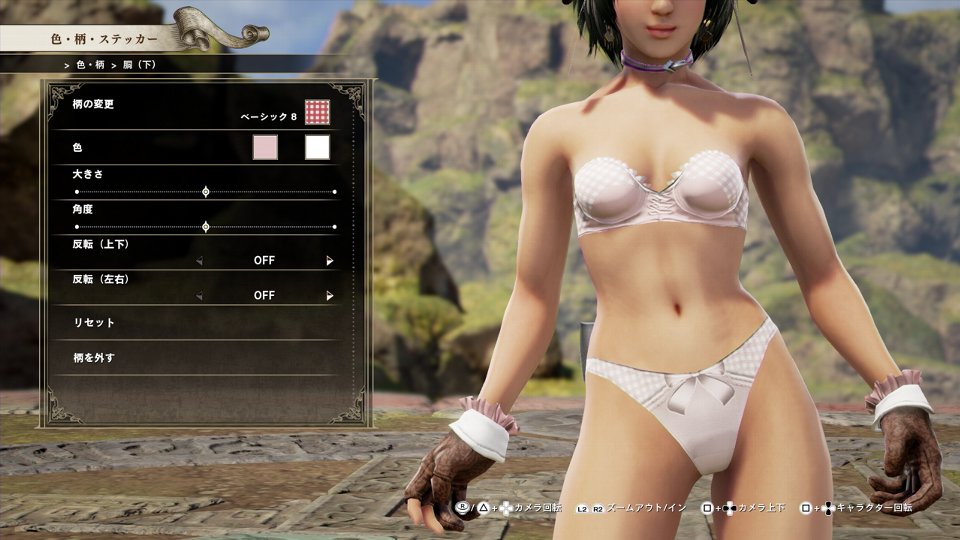
Task: Click right arrow for 反転（上下）
Action: tap(330, 261)
